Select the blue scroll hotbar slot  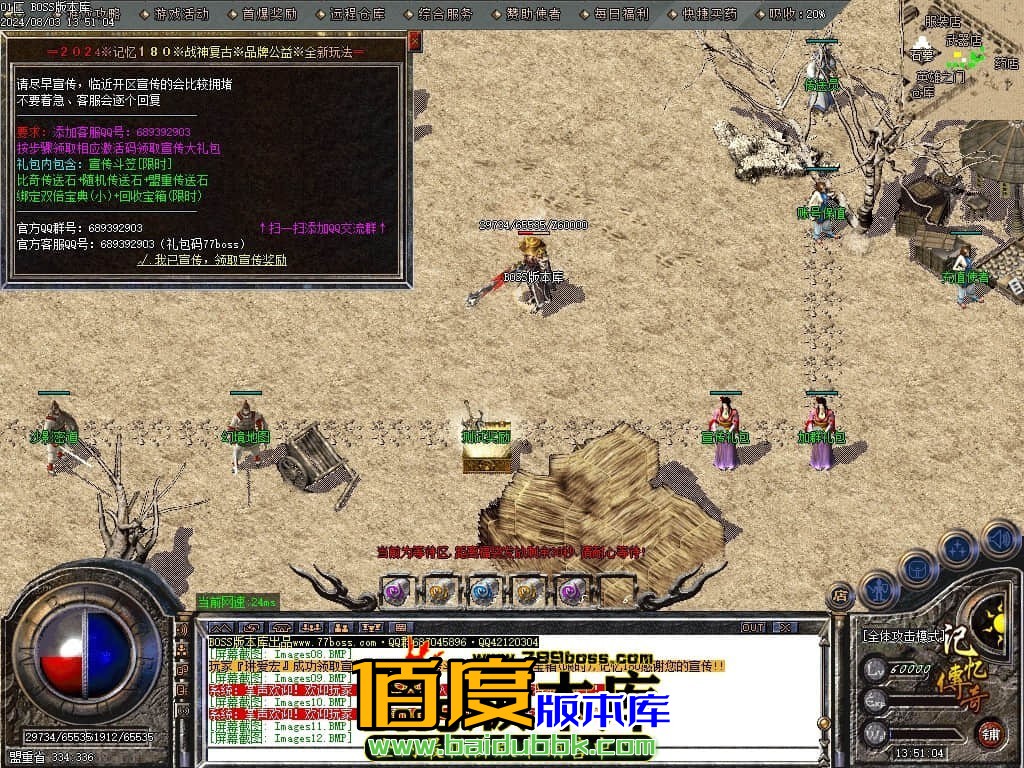point(484,590)
